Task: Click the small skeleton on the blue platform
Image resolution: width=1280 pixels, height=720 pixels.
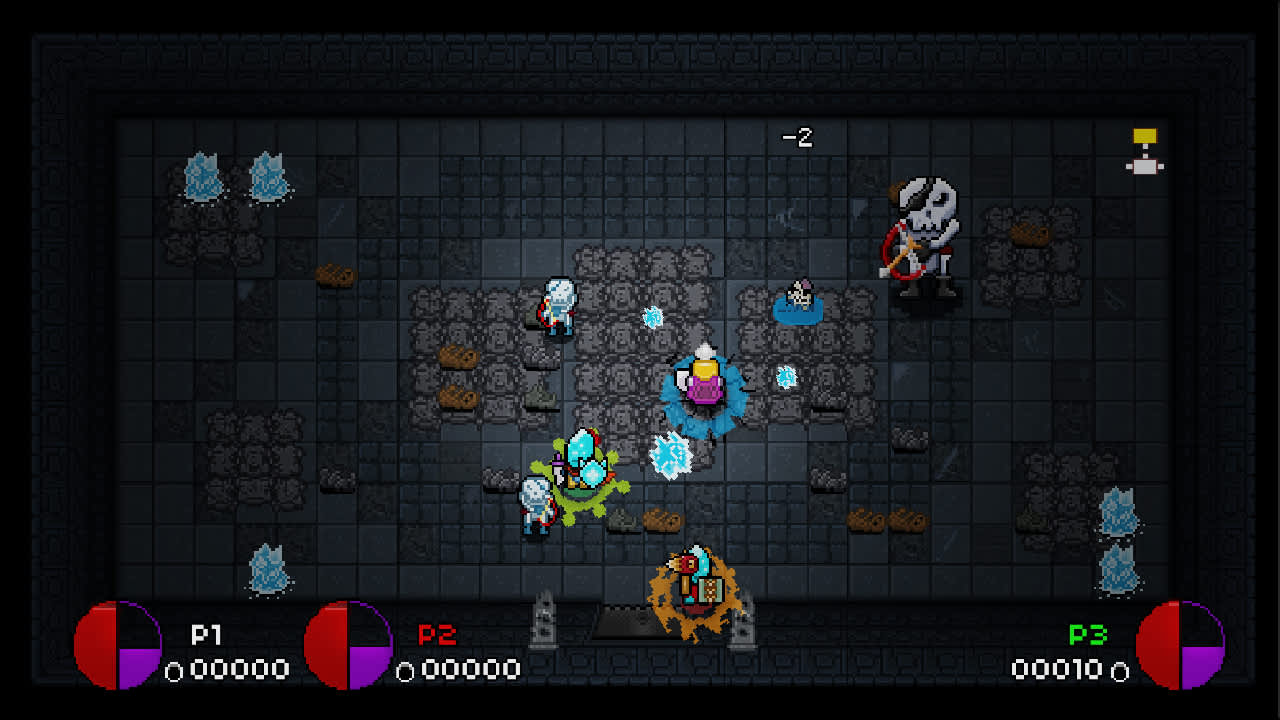Action: (x=798, y=295)
